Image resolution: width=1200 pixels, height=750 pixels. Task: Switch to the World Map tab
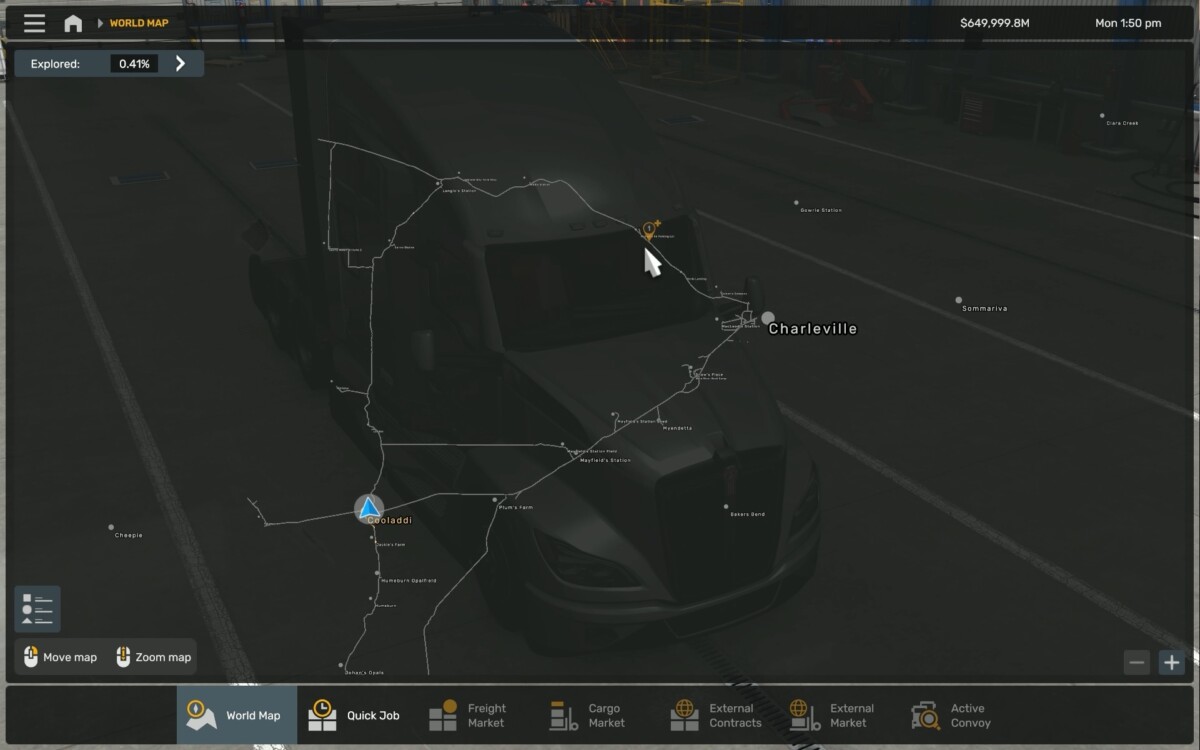click(237, 715)
